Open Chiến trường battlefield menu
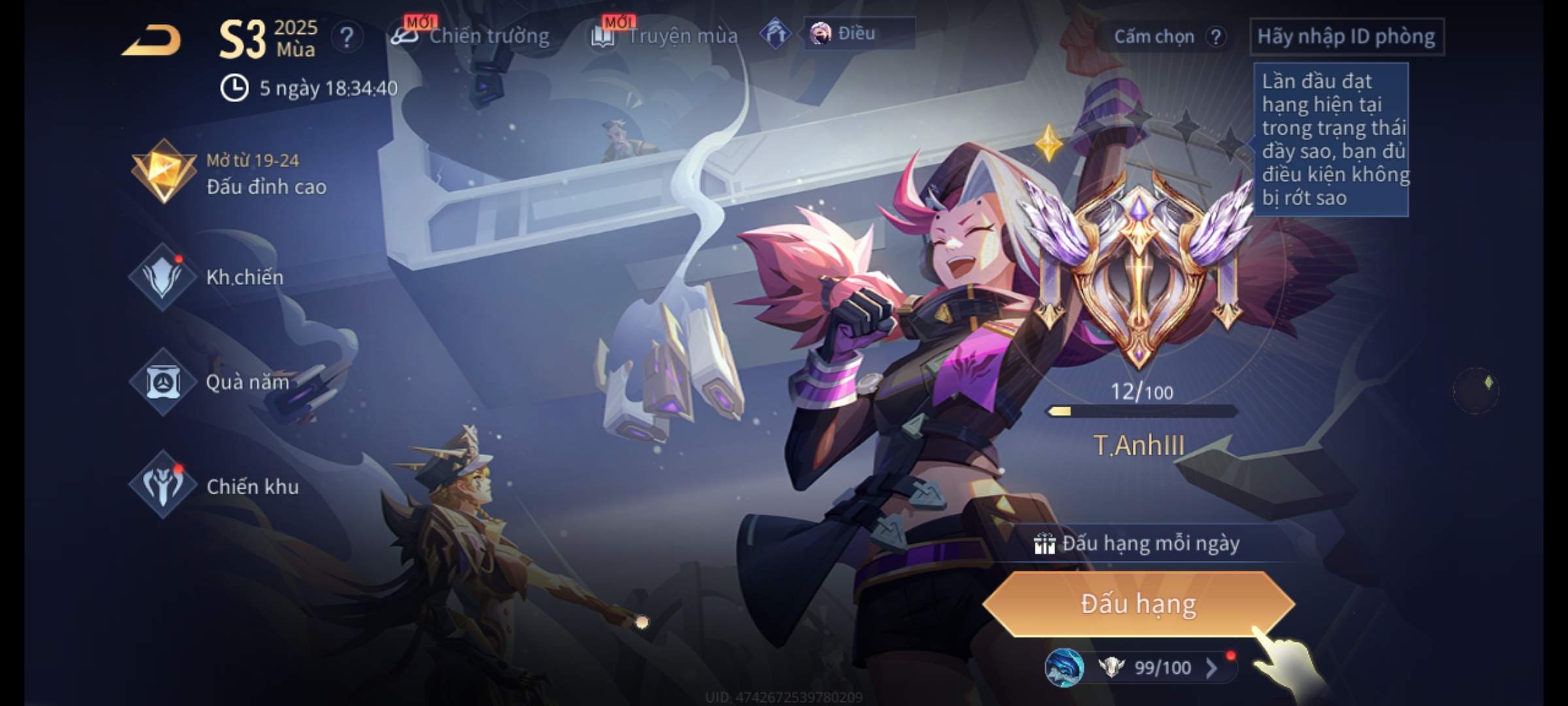The image size is (1568, 706). click(470, 36)
